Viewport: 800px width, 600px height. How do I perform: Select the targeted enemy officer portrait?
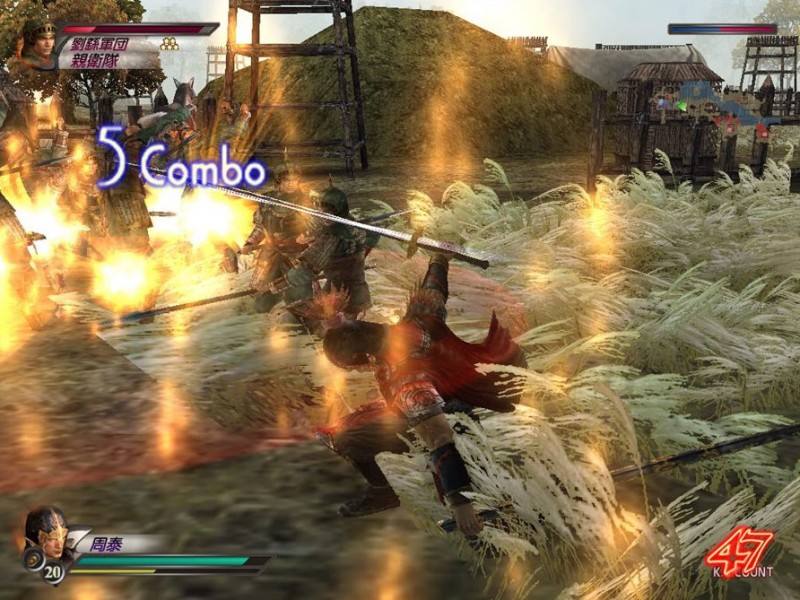[x=34, y=45]
